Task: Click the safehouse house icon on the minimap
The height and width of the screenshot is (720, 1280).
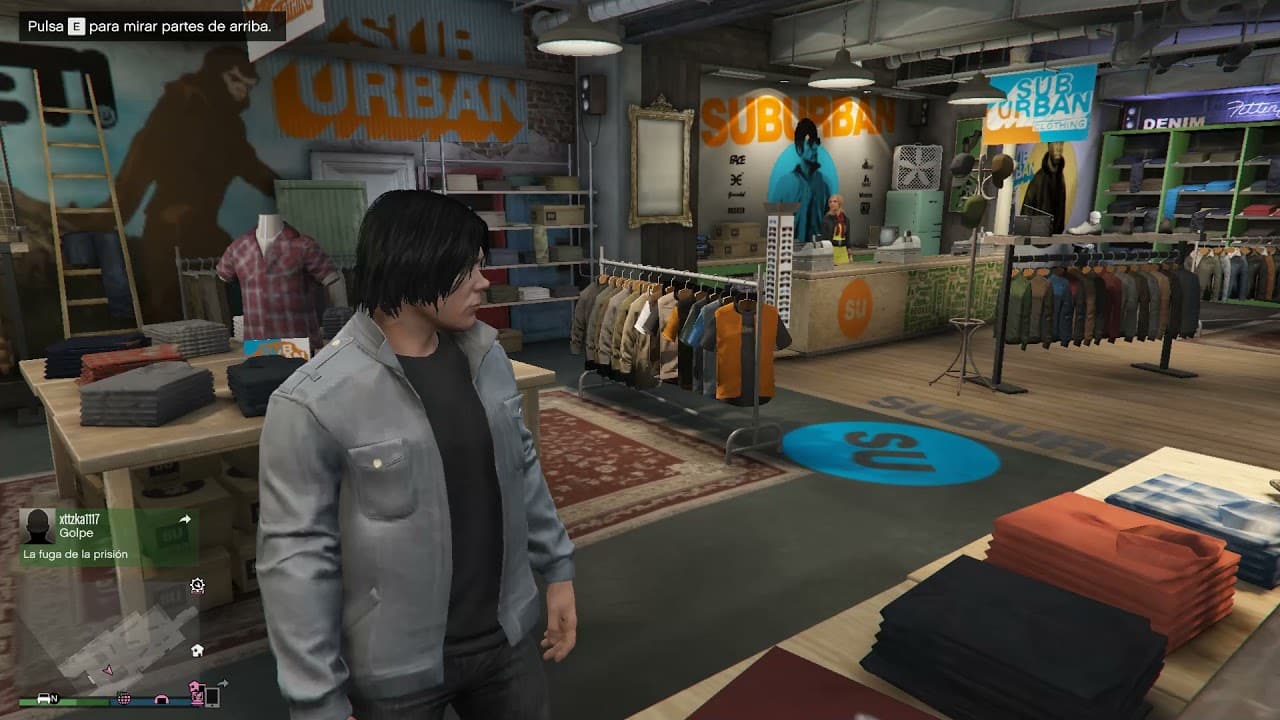Action: point(197,650)
